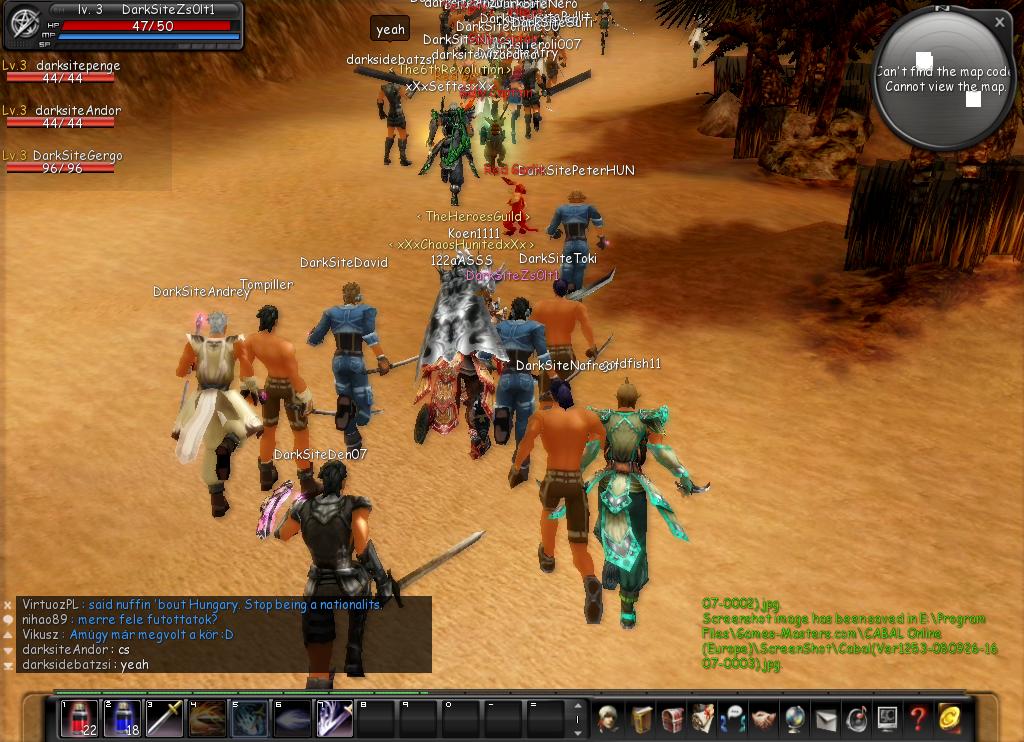Viewport: 1024px width, 742px height.
Task: Open the quest scroll icon
Action: [x=703, y=719]
